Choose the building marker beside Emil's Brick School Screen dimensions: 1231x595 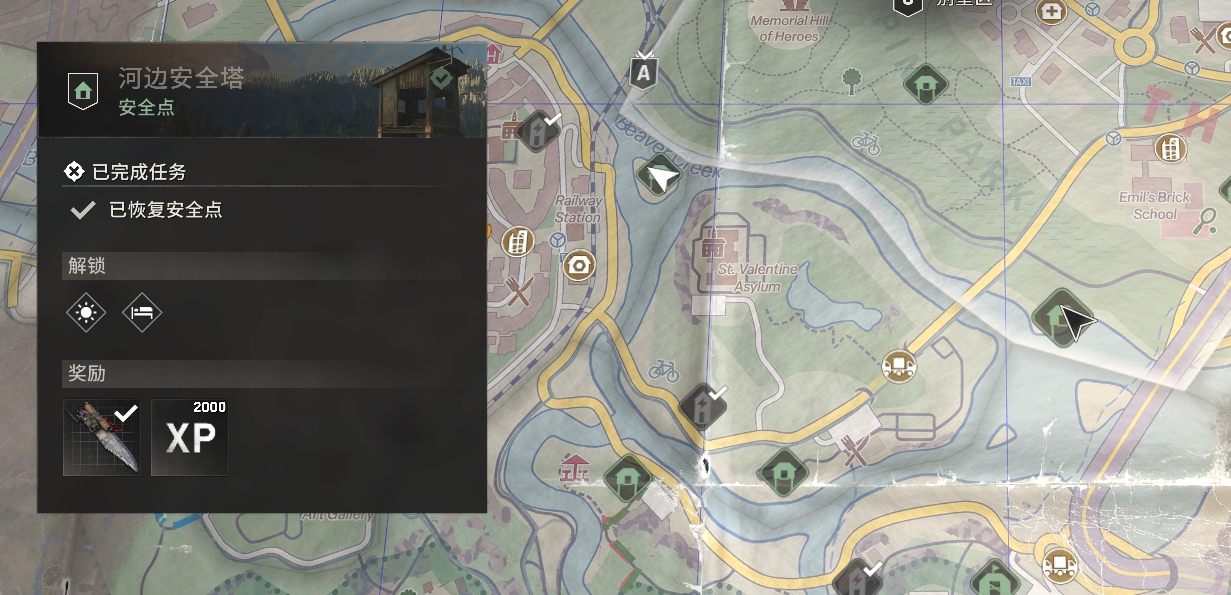[1168, 149]
